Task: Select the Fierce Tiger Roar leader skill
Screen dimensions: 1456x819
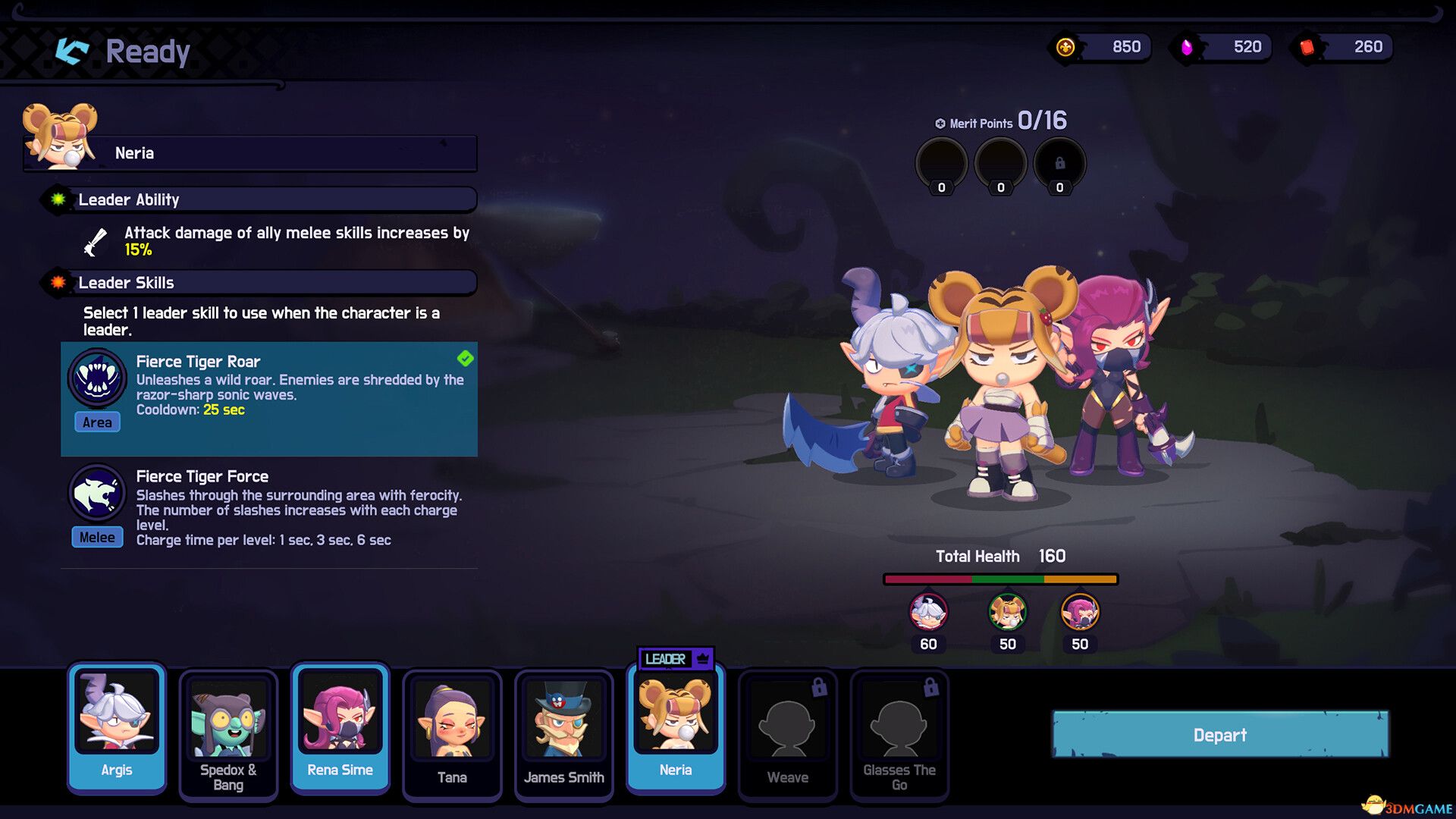Action: [x=269, y=398]
